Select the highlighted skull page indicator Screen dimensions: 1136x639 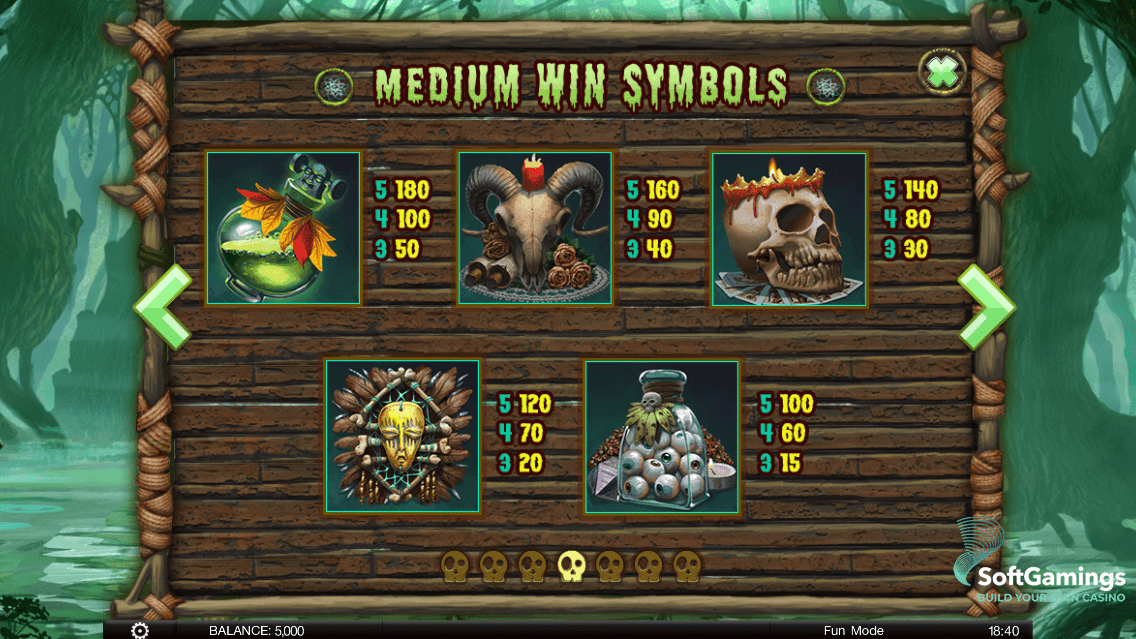coord(571,567)
